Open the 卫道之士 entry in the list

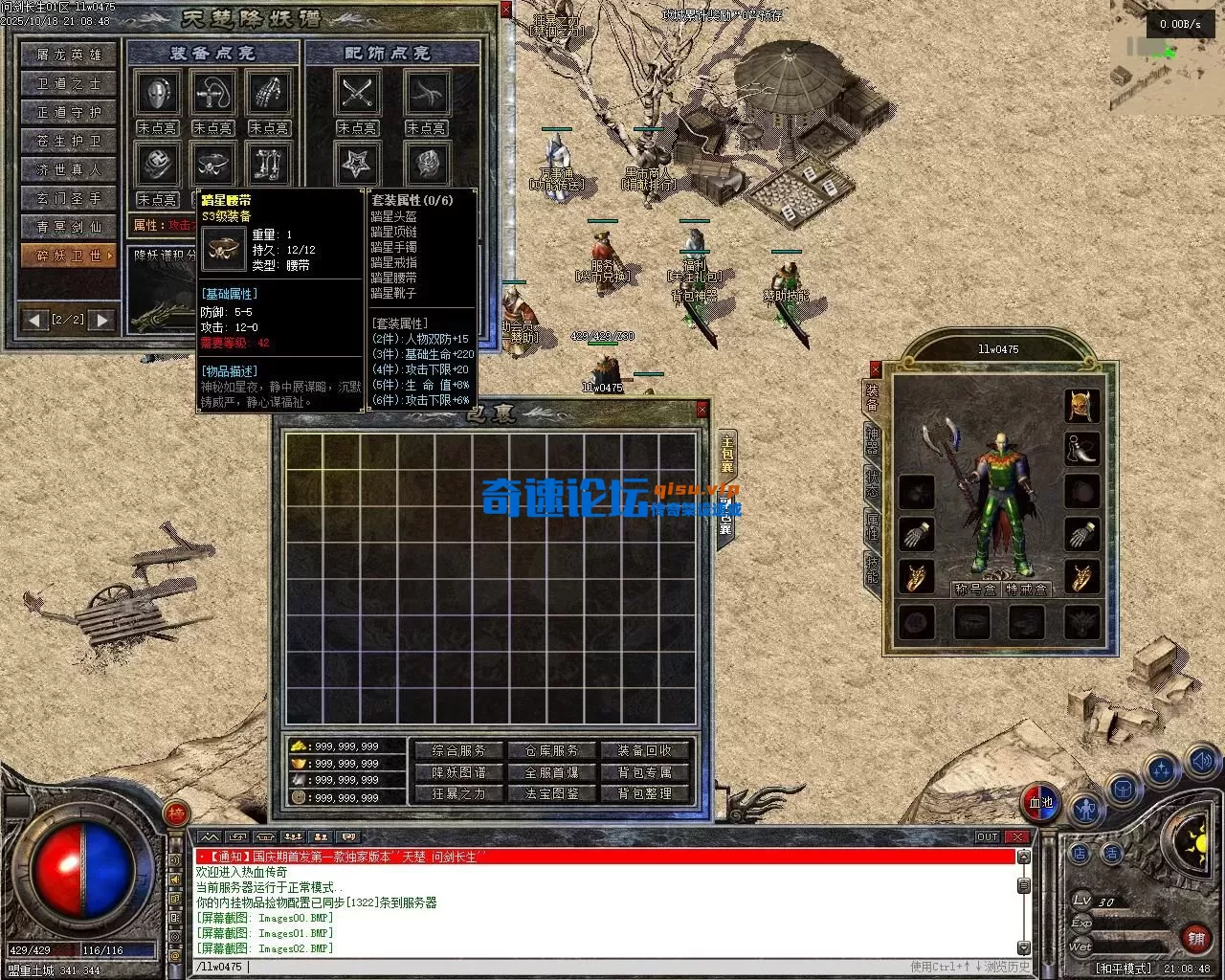tap(69, 83)
